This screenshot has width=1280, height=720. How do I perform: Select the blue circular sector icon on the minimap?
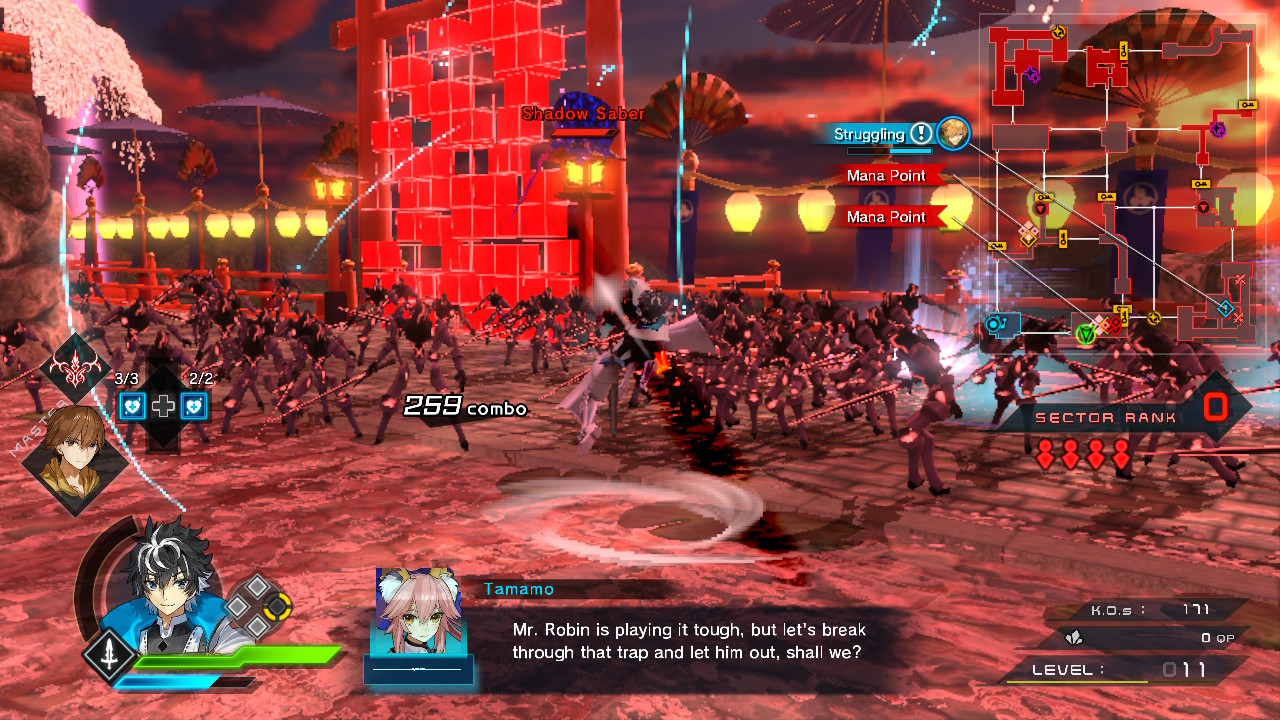pos(995,323)
